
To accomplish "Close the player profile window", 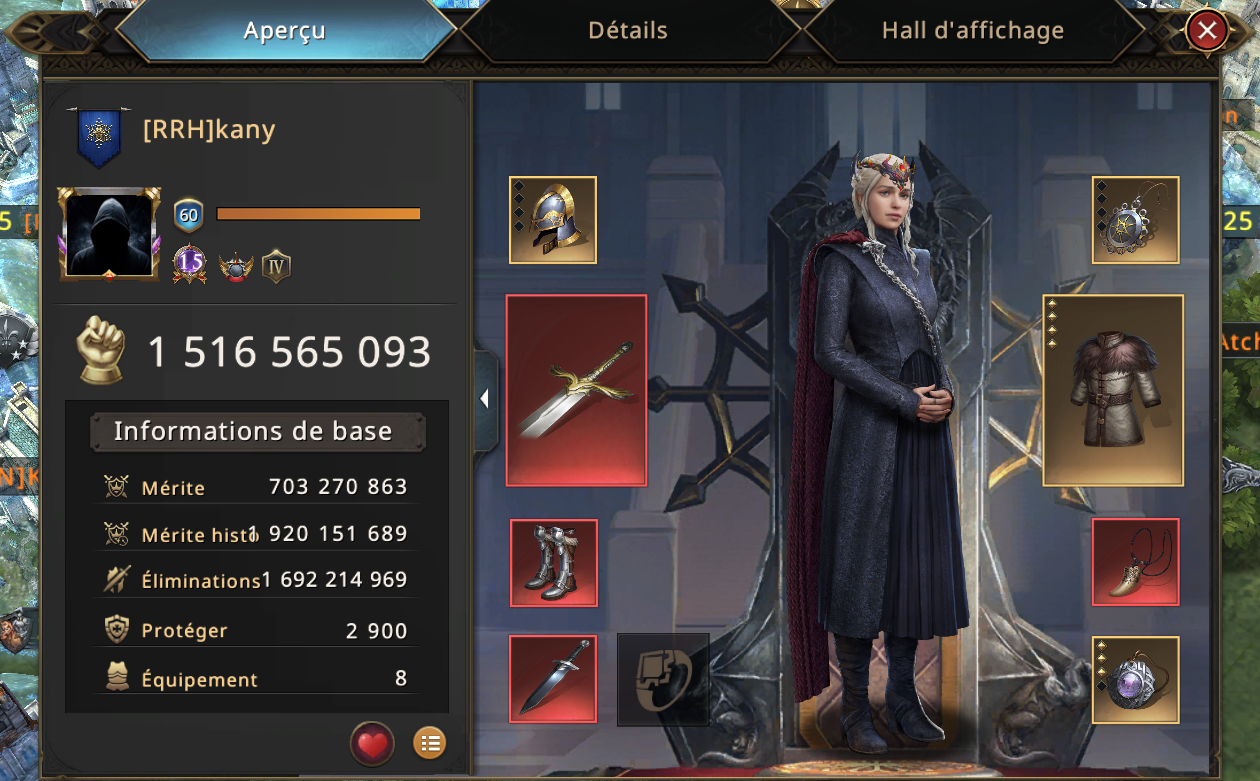I will point(1207,31).
